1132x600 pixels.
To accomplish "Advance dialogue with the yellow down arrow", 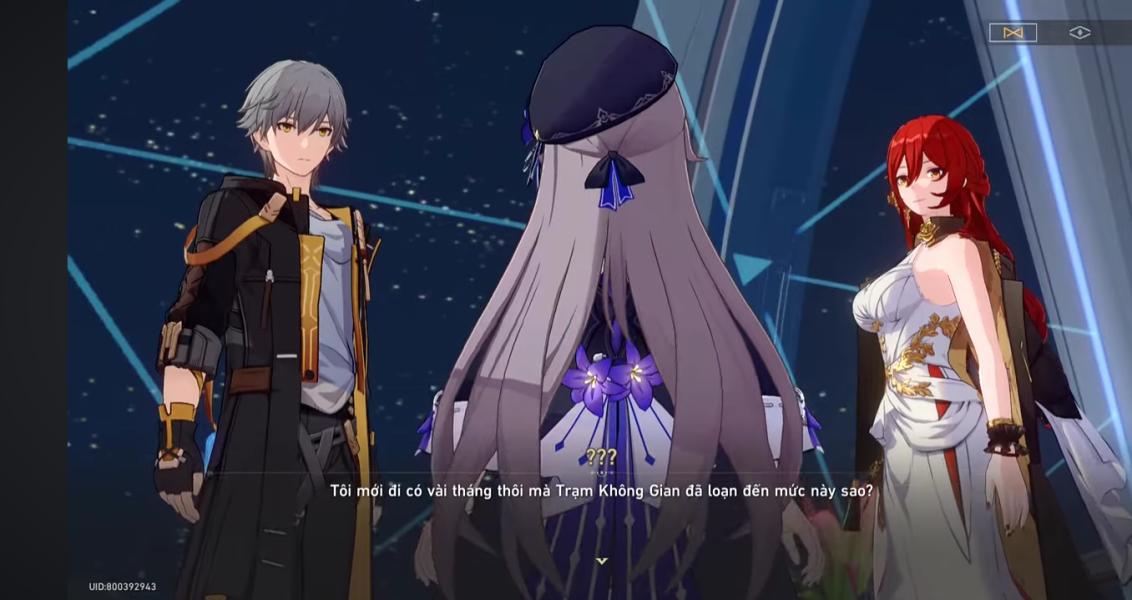I will click(601, 561).
